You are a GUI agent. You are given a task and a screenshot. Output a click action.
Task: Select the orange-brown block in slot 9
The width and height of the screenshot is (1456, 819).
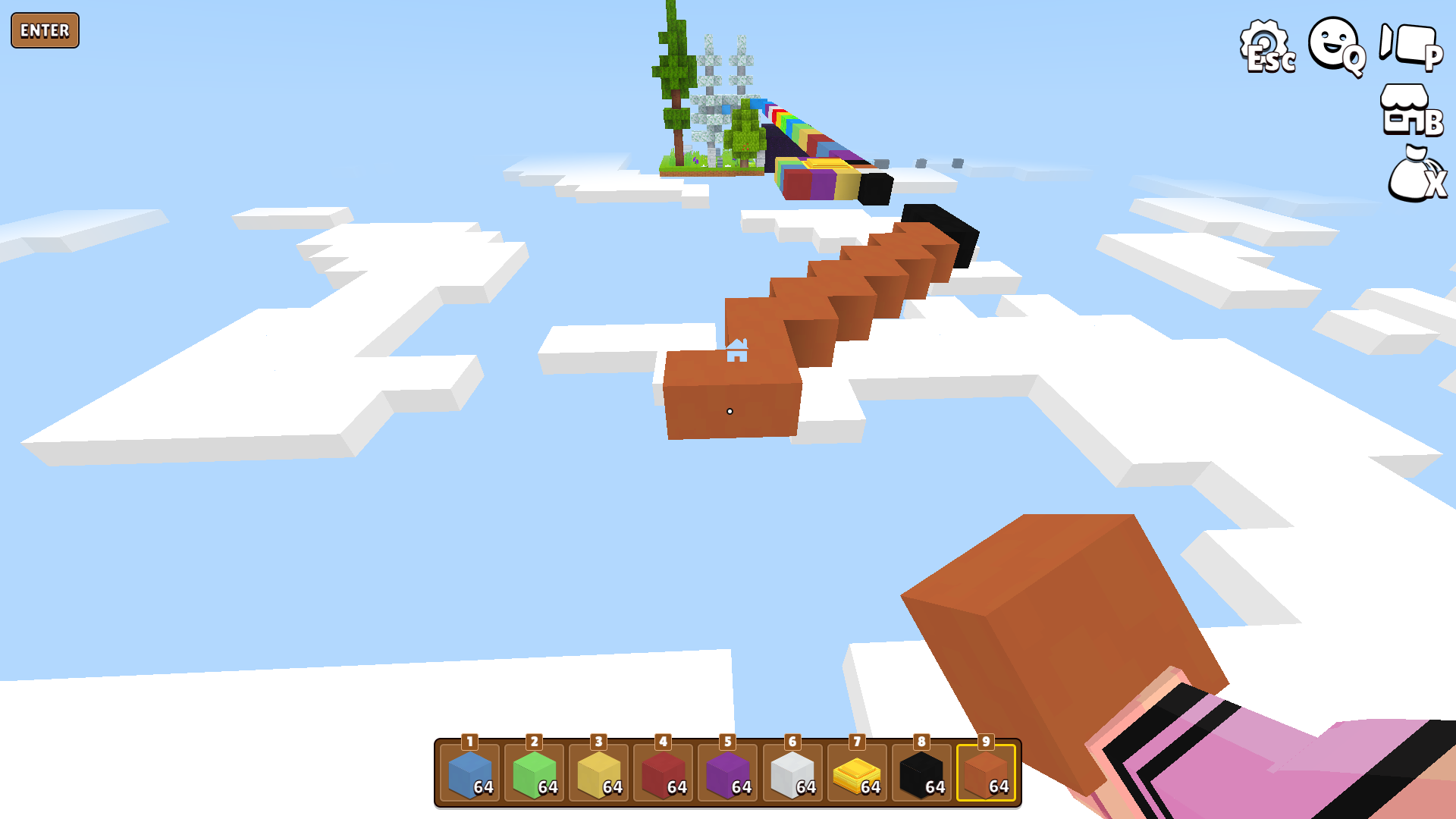click(986, 773)
